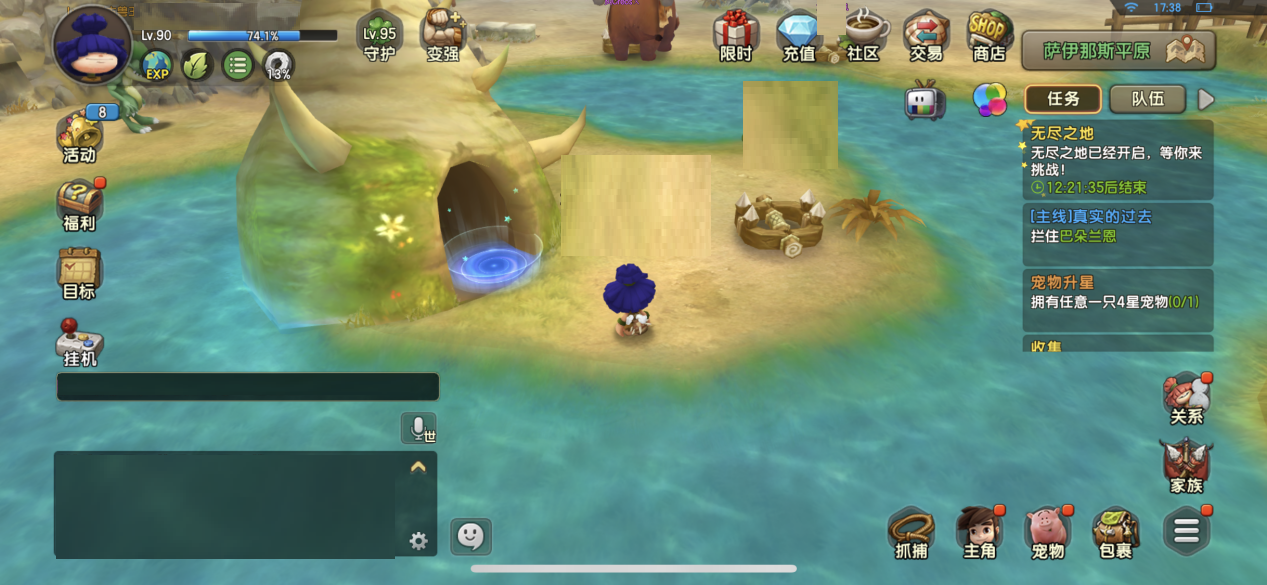This screenshot has height=585, width=1267.
Task: Open the 宠物 pet menu
Action: (1047, 531)
